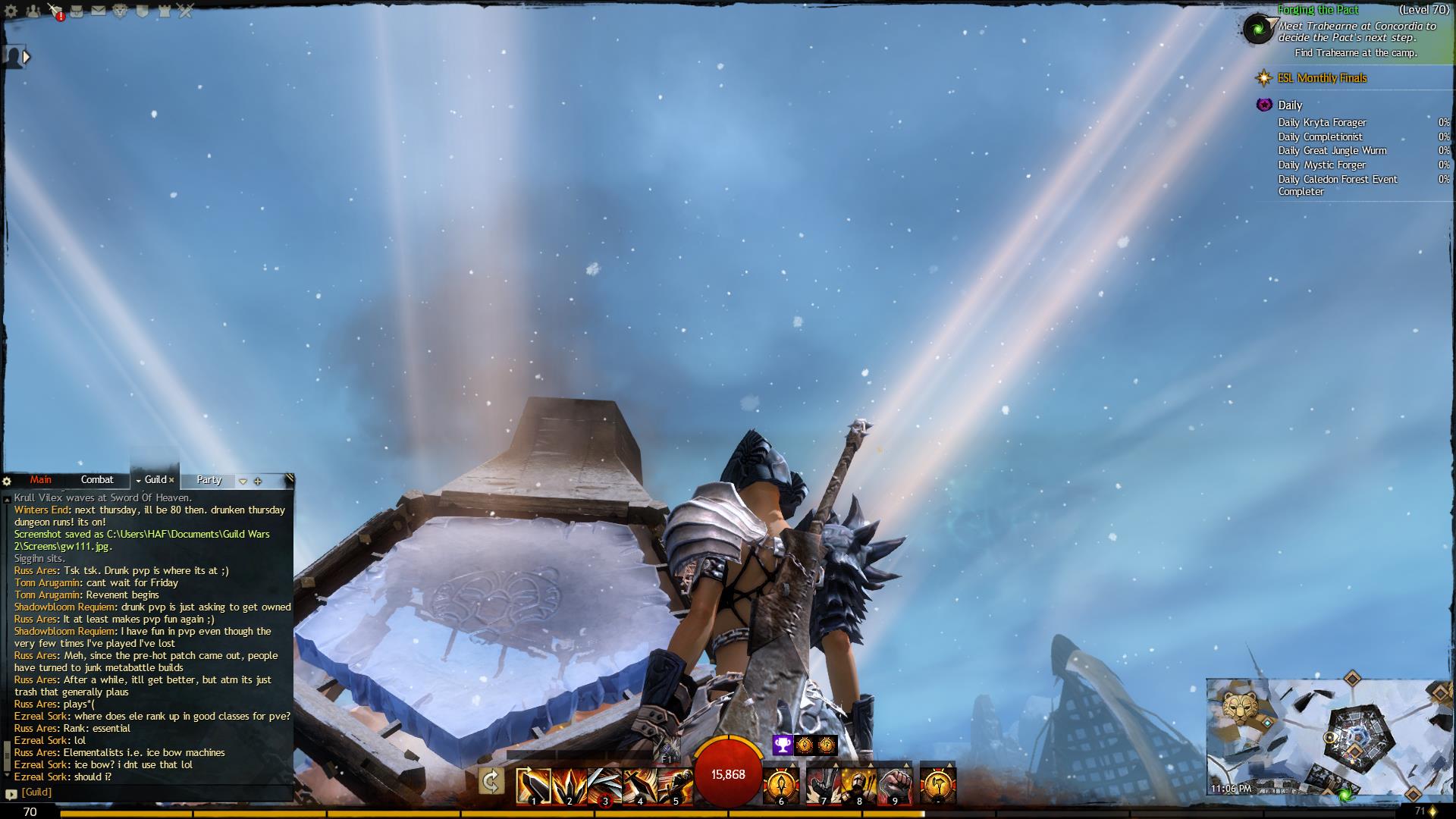Add a new chat tab

tap(258, 481)
